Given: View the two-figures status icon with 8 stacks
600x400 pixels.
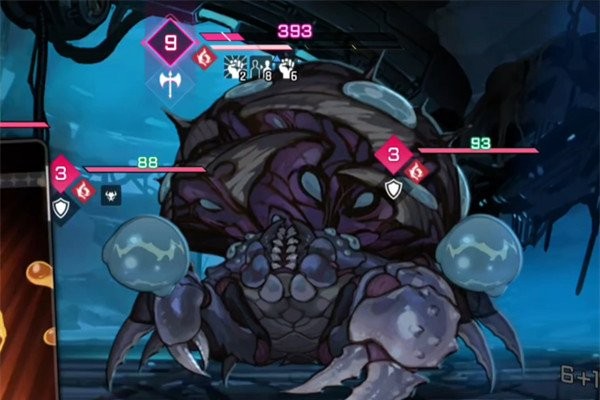Looking at the screenshot, I should 260,69.
